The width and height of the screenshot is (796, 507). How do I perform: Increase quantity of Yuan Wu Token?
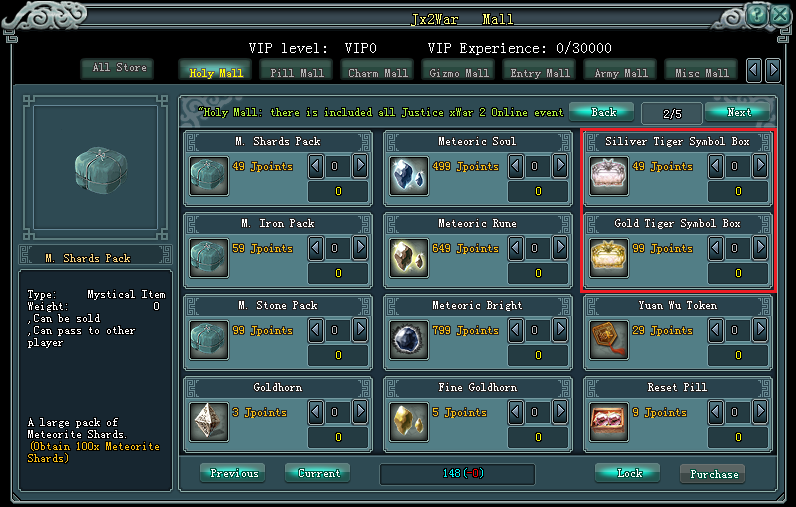tap(760, 329)
